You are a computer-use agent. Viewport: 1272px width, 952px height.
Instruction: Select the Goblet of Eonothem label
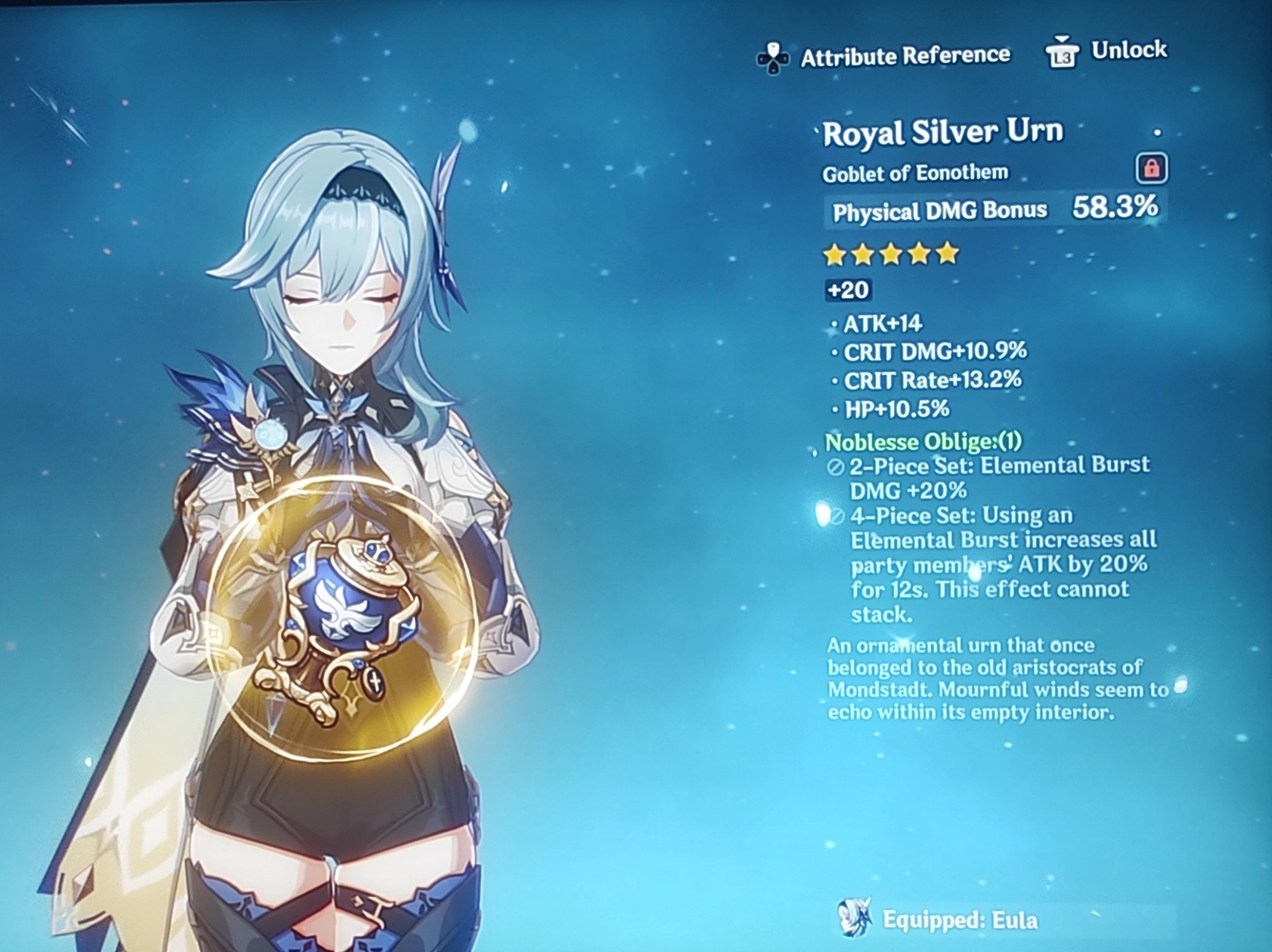pyautogui.click(x=915, y=172)
